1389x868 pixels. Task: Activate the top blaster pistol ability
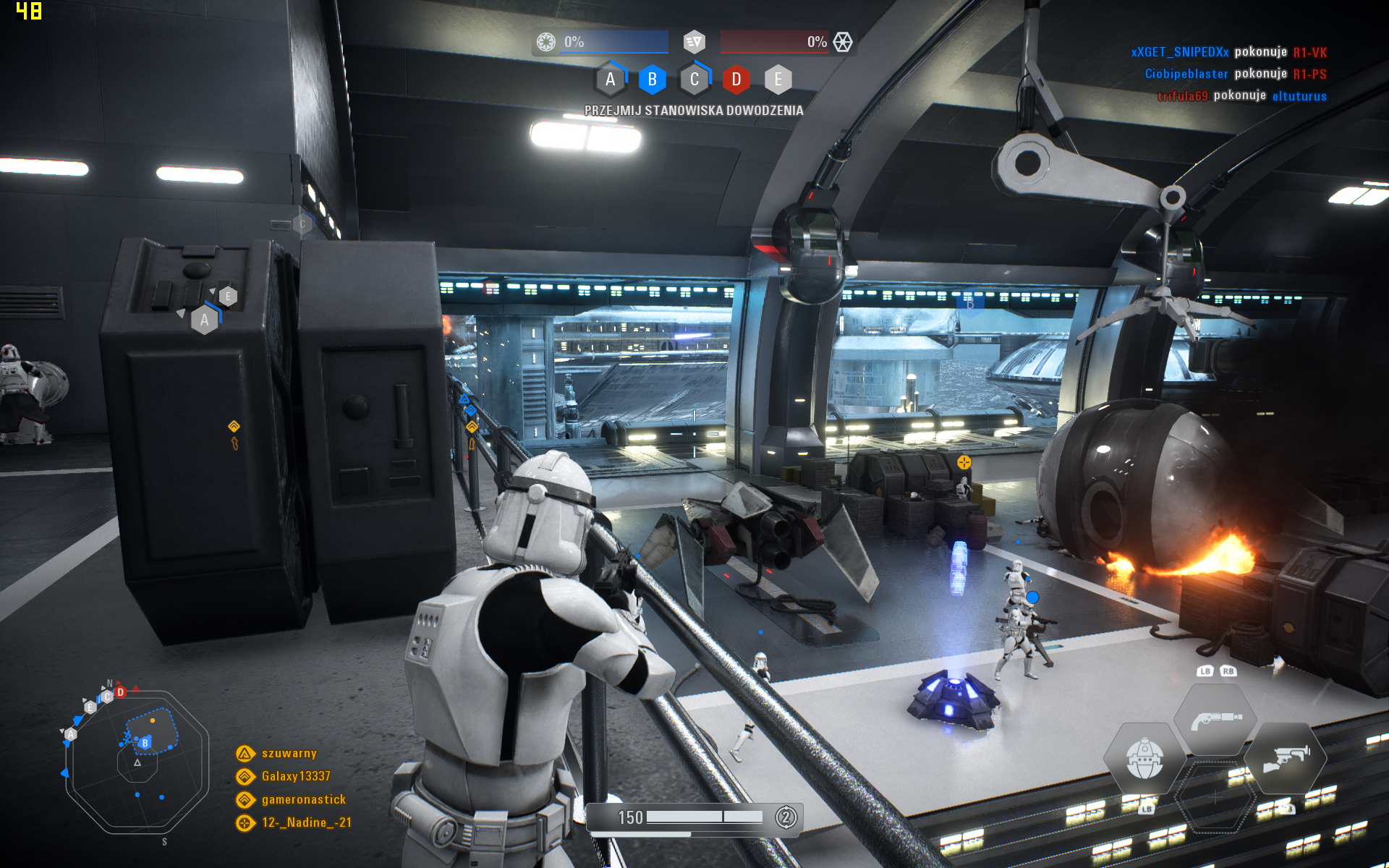(x=1215, y=720)
